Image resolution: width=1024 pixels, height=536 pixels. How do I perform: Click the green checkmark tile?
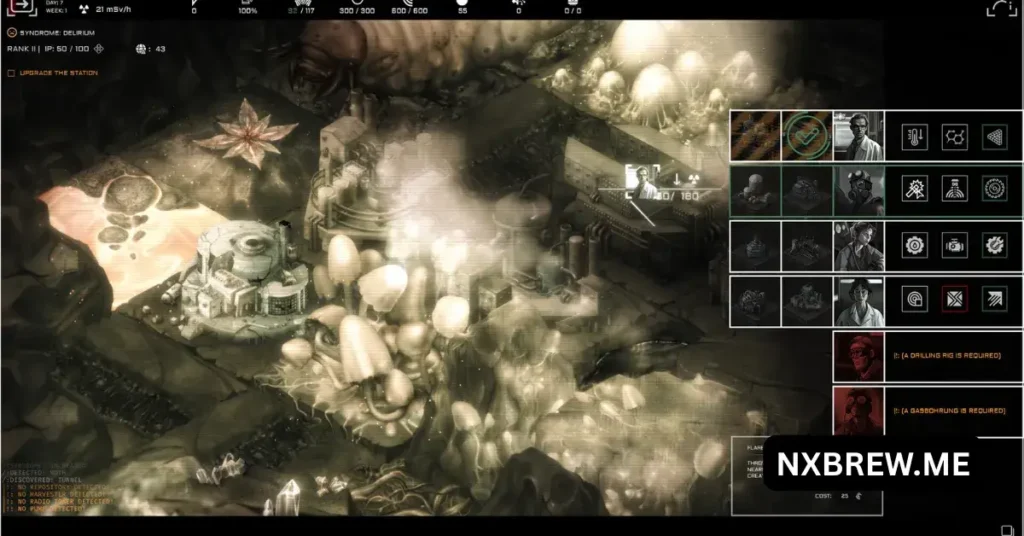click(806, 136)
